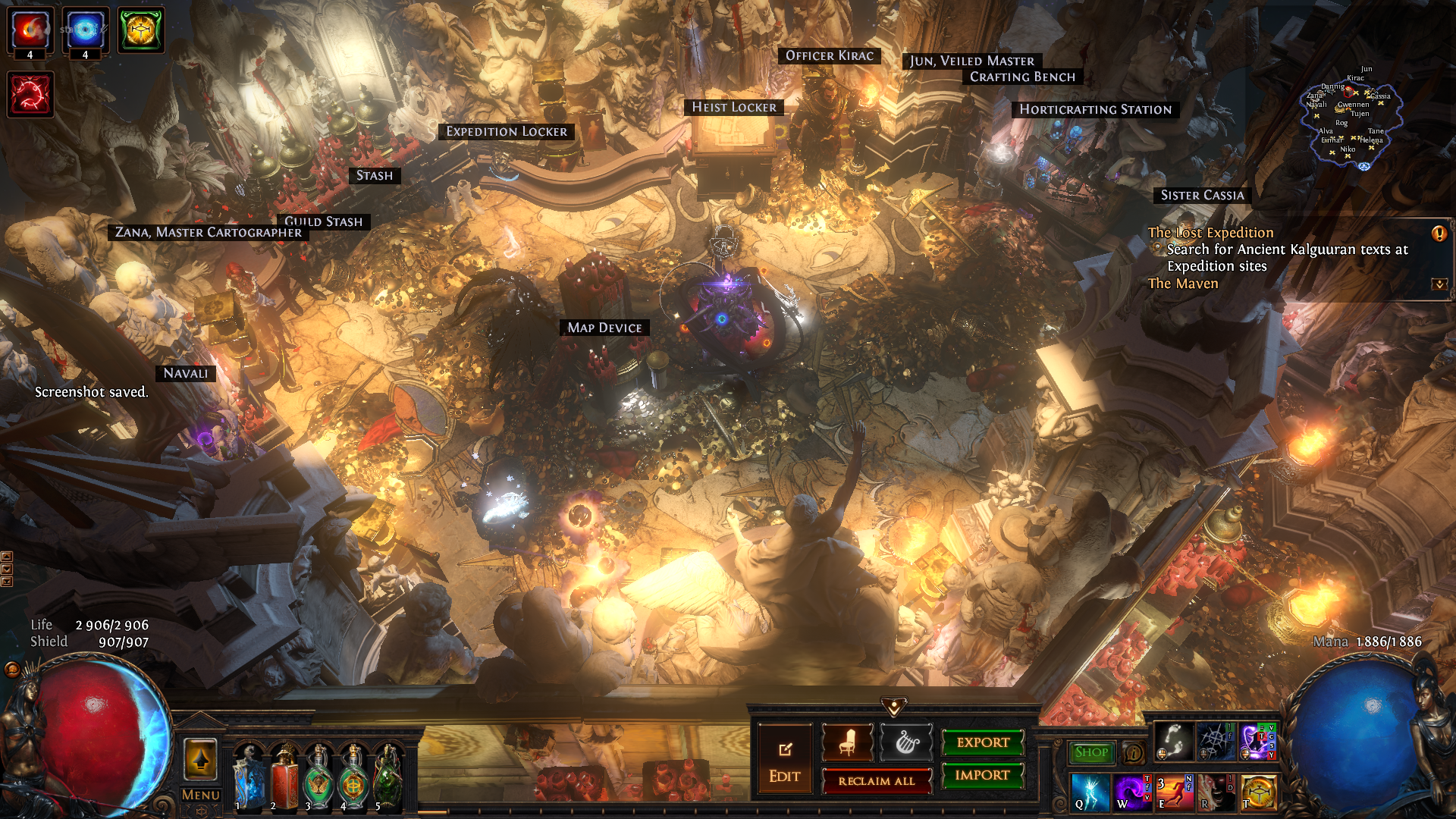The image size is (1456, 819).
Task: Export the hideout layout
Action: (x=983, y=742)
